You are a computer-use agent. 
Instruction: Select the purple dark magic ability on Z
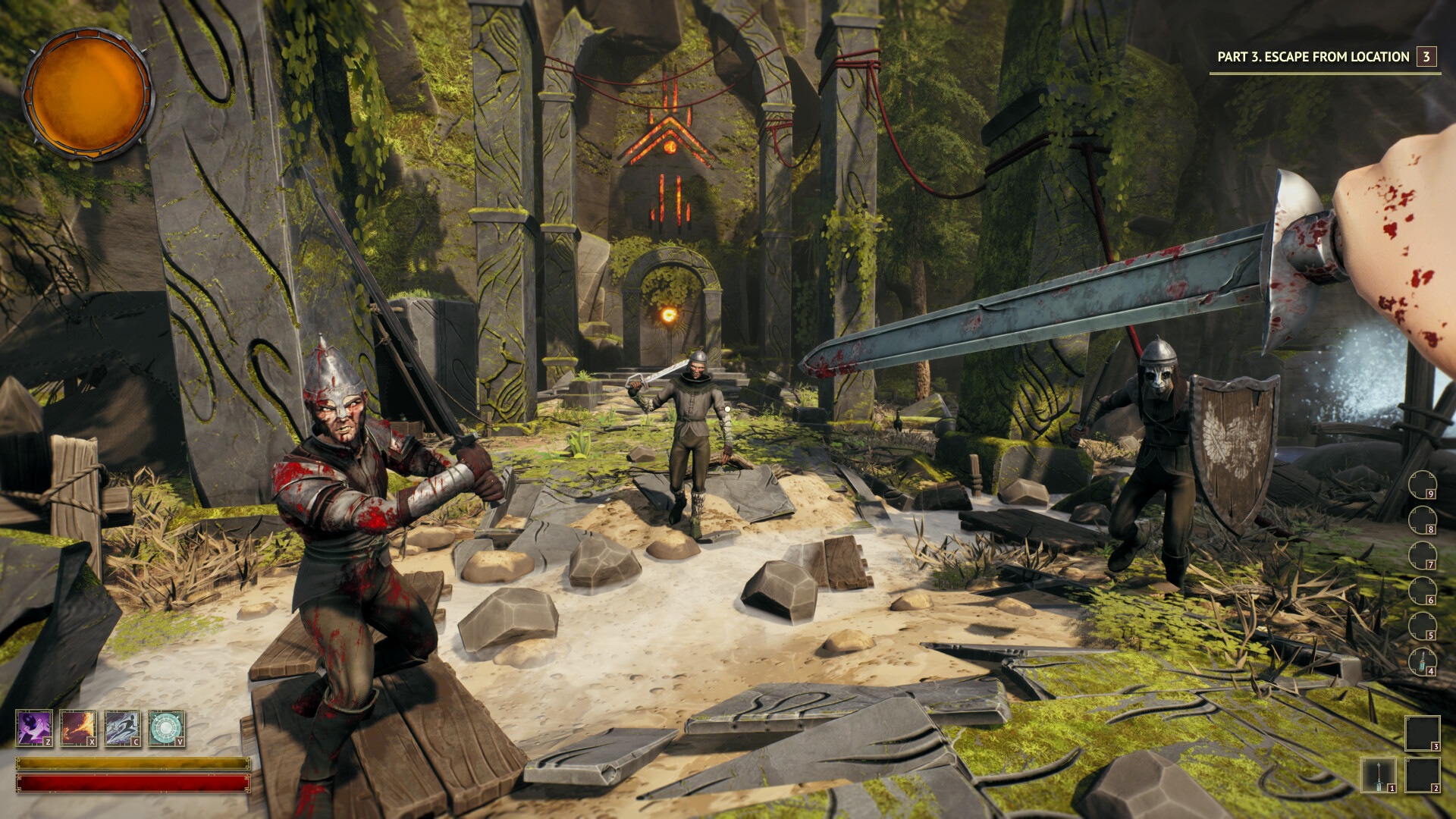[x=34, y=728]
